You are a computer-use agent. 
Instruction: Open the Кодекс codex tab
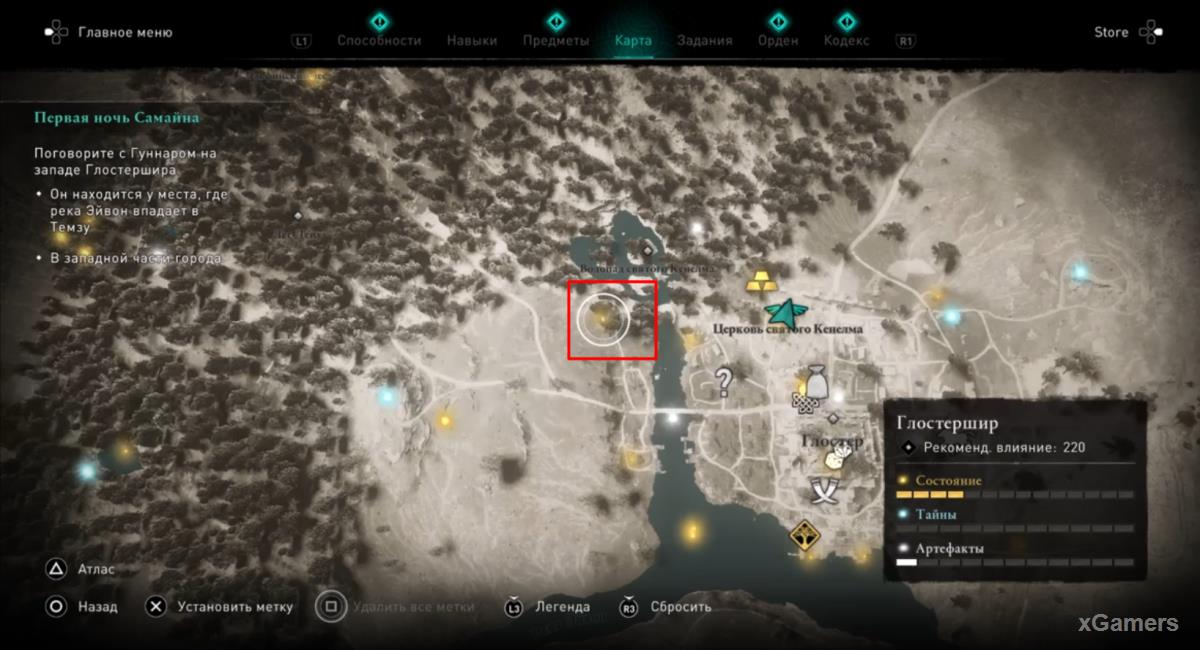click(x=846, y=41)
